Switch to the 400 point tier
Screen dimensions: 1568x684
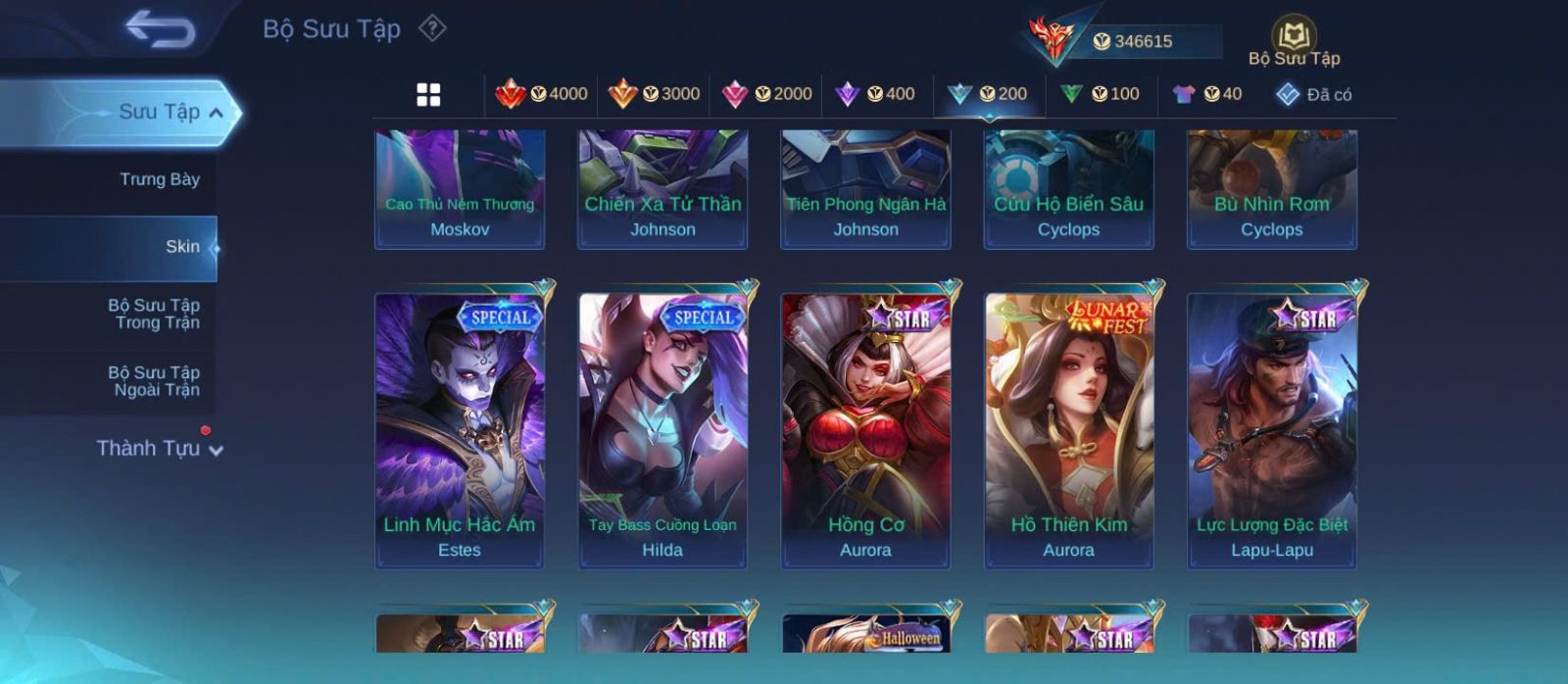coord(875,94)
